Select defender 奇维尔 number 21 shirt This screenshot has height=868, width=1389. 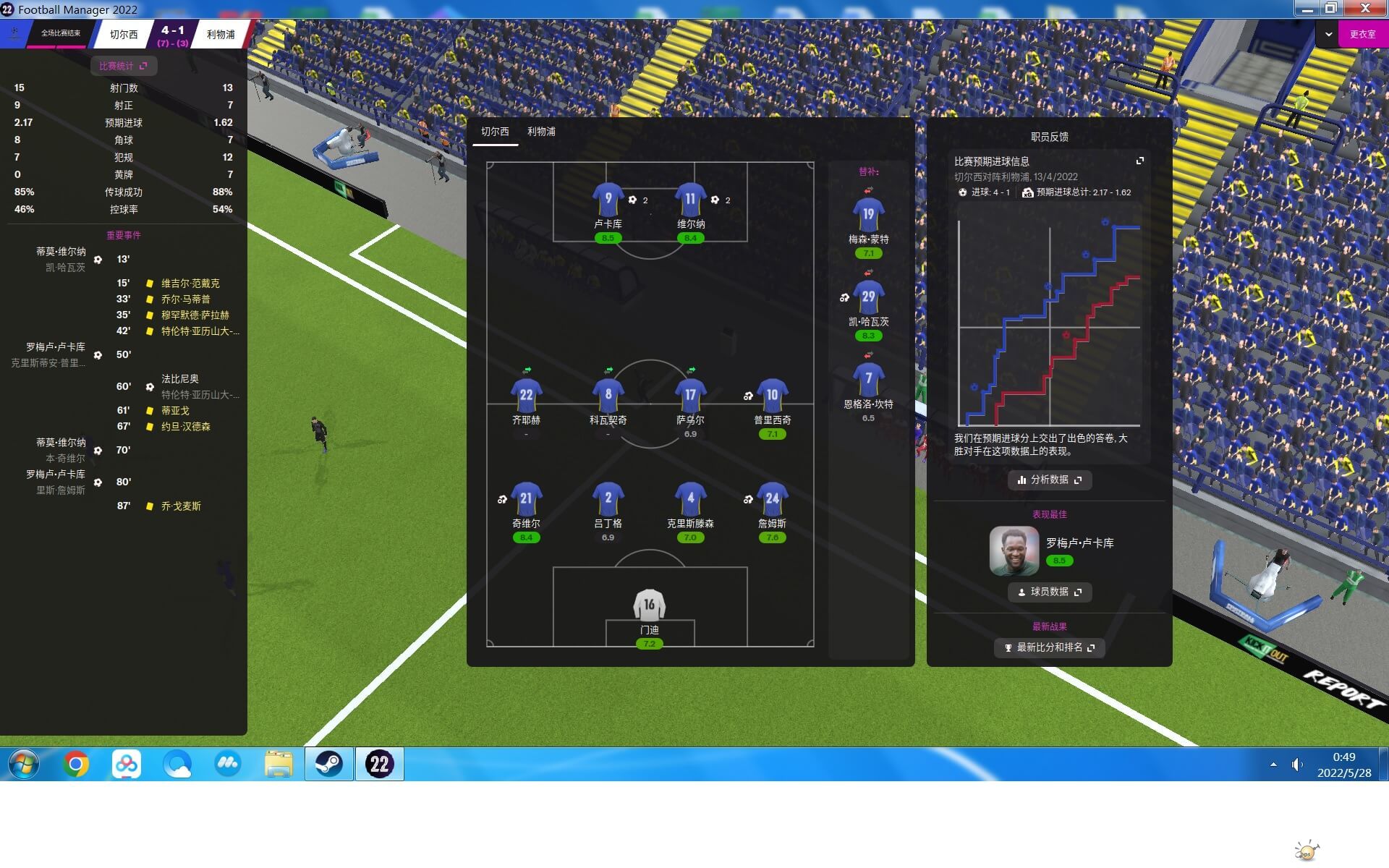[526, 499]
